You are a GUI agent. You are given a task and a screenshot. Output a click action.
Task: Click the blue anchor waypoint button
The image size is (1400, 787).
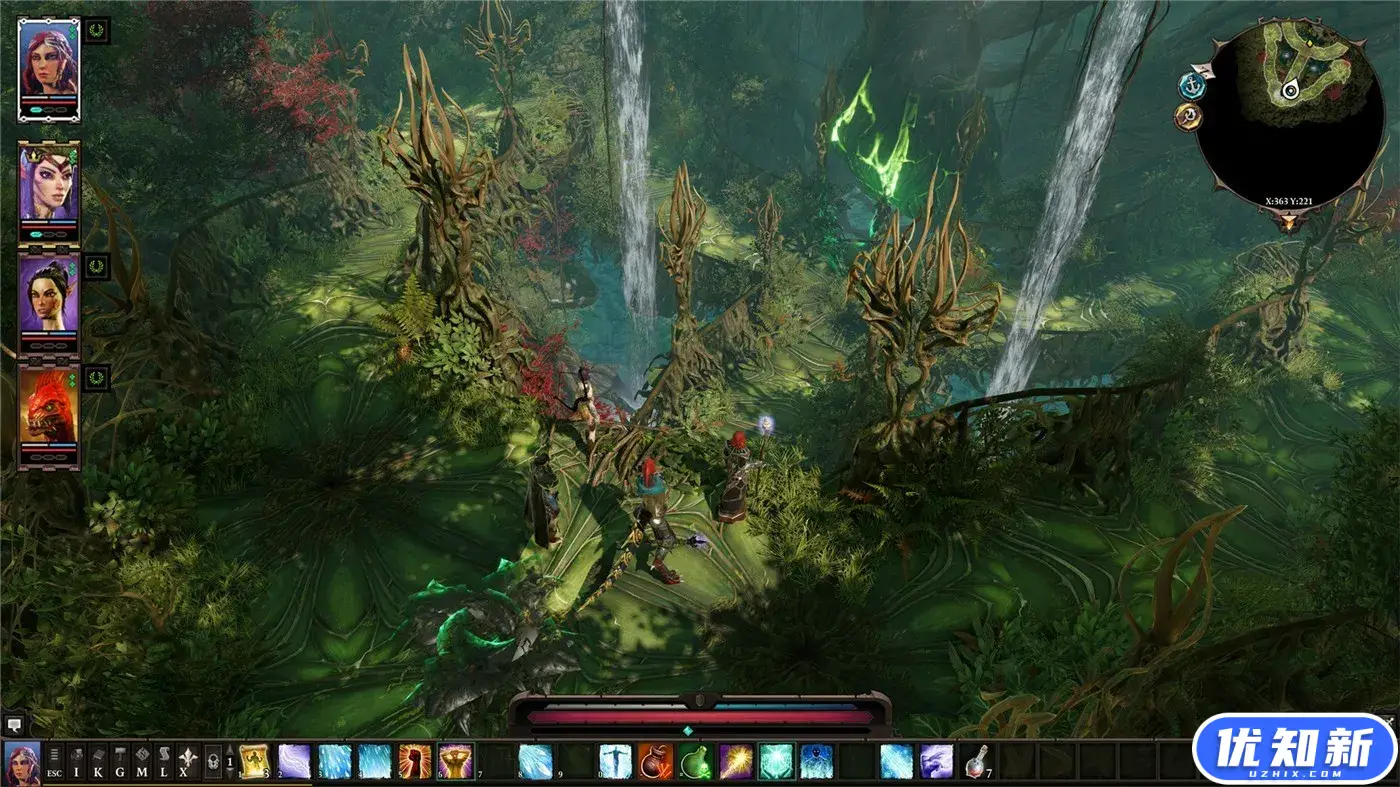tap(1191, 86)
